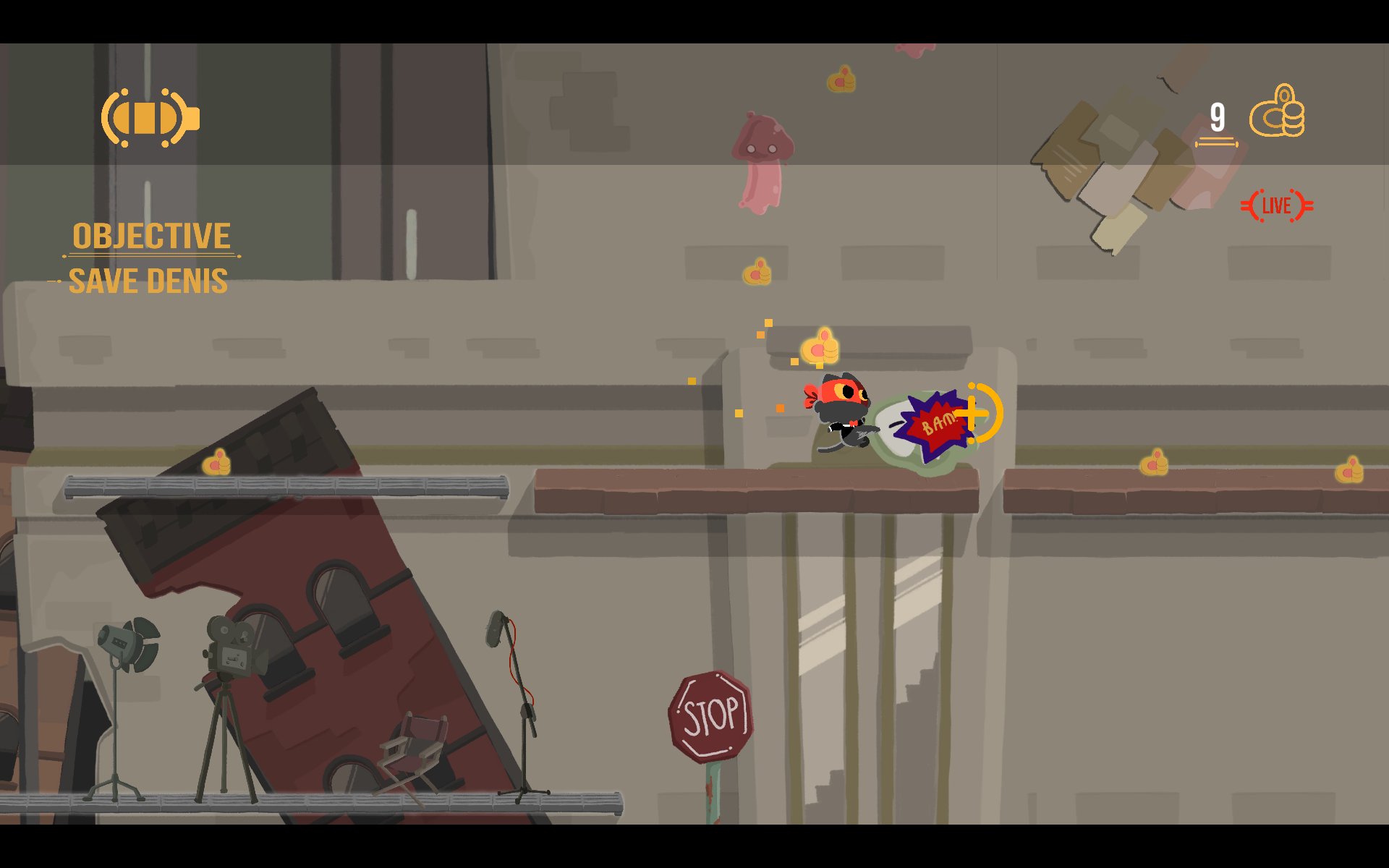
Task: Click the red LIVE broadcast indicator
Action: tap(1277, 206)
